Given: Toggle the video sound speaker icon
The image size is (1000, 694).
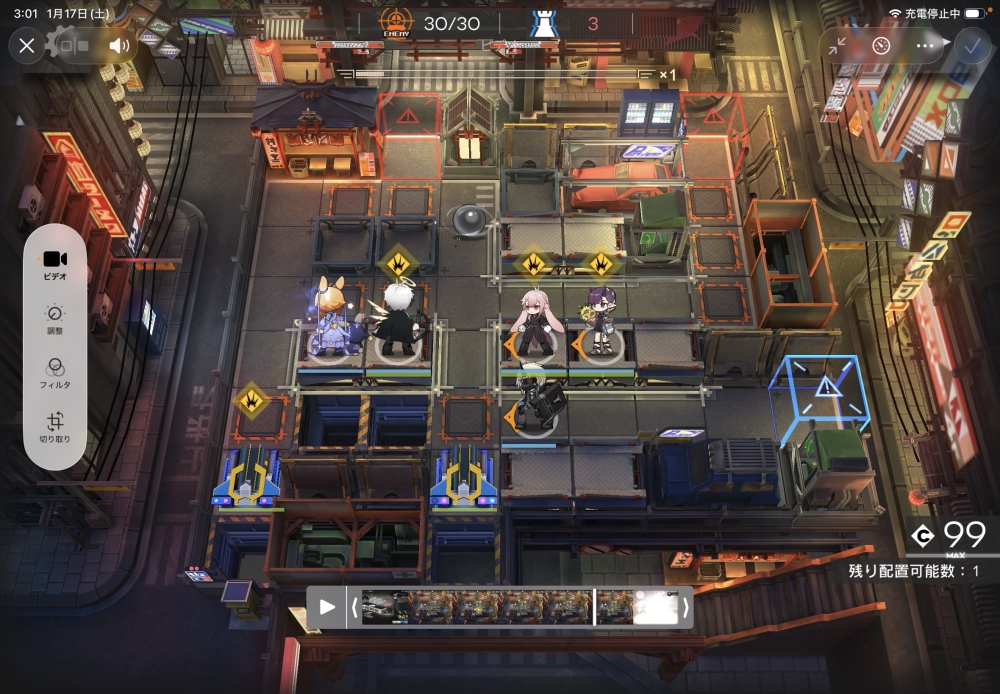Looking at the screenshot, I should pos(120,45).
